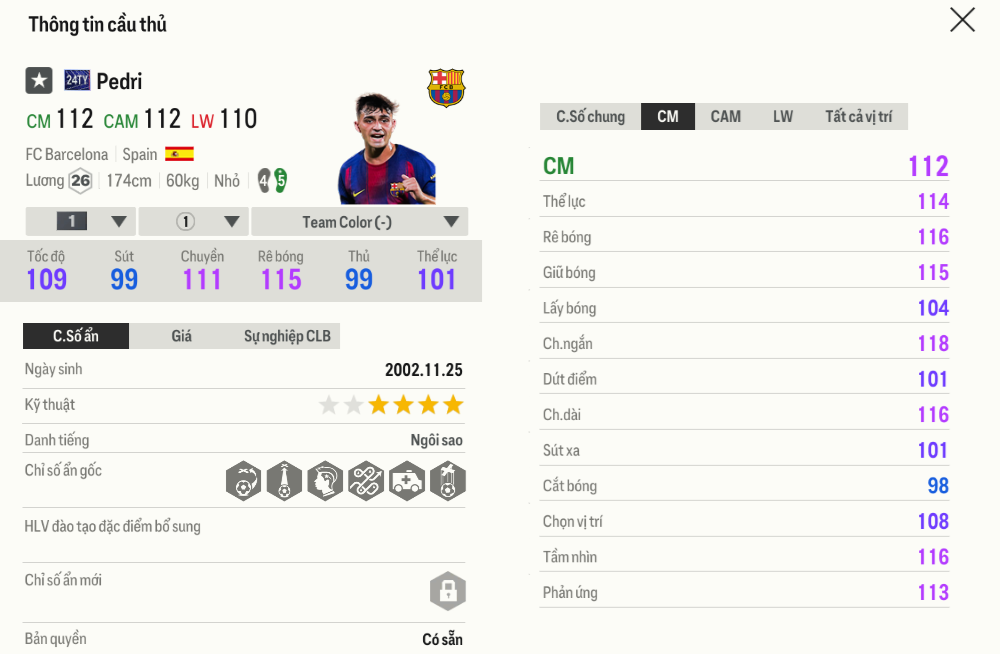Image resolution: width=1000 pixels, height=654 pixels.
Task: Click the head profile hidden trait icon
Action: click(x=325, y=481)
